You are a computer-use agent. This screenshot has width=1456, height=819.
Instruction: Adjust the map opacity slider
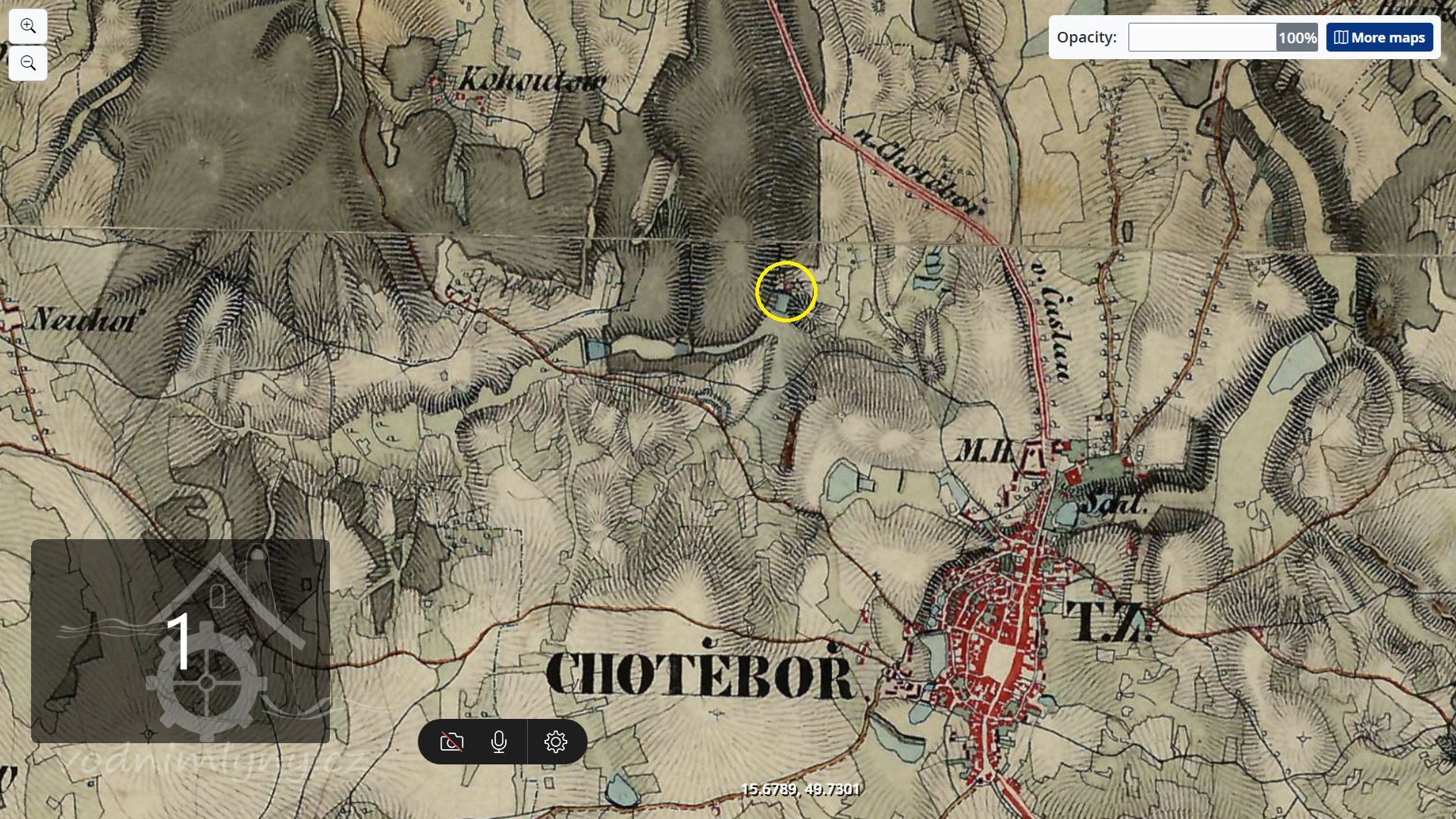(x=1222, y=37)
